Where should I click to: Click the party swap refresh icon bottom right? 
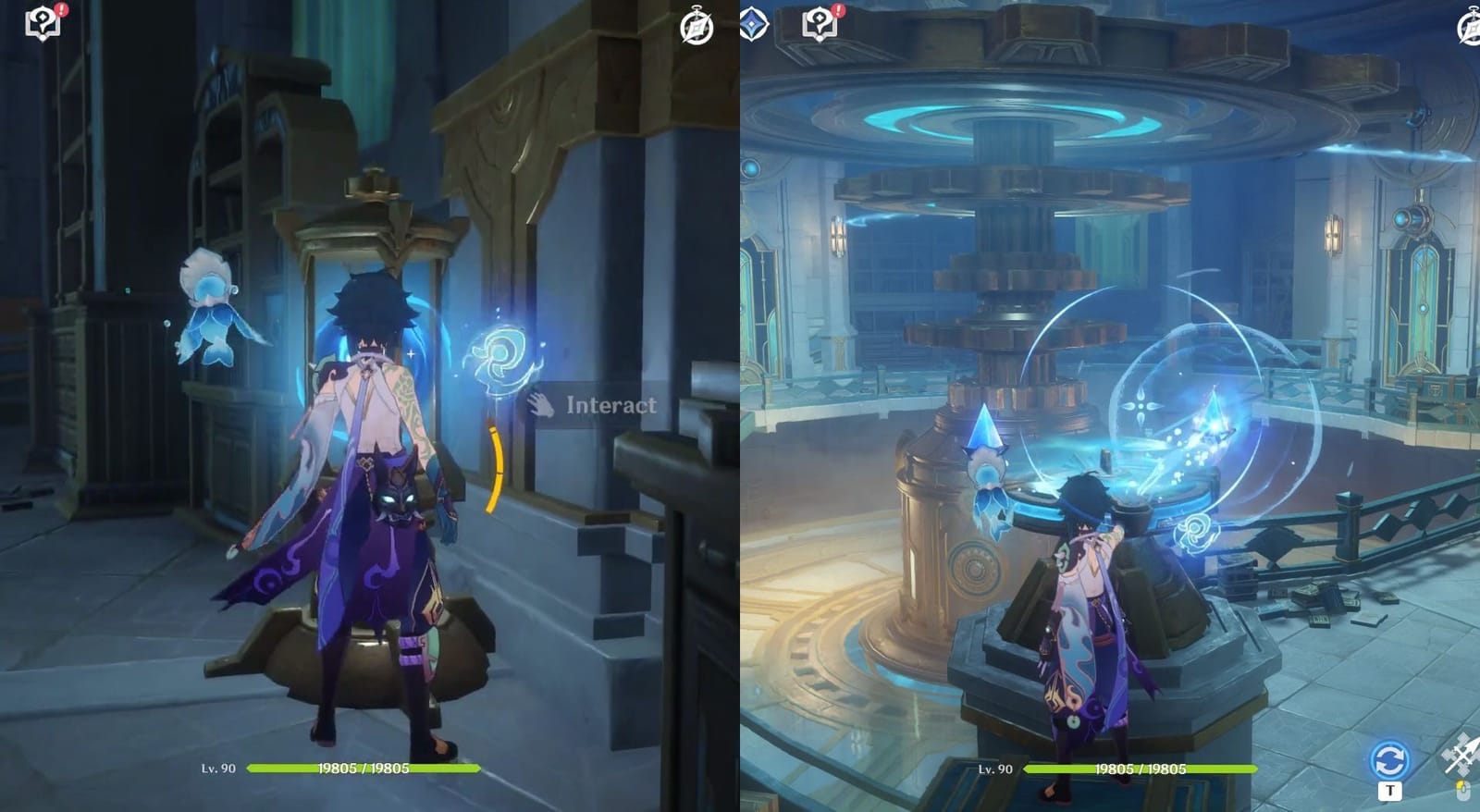point(1388,758)
